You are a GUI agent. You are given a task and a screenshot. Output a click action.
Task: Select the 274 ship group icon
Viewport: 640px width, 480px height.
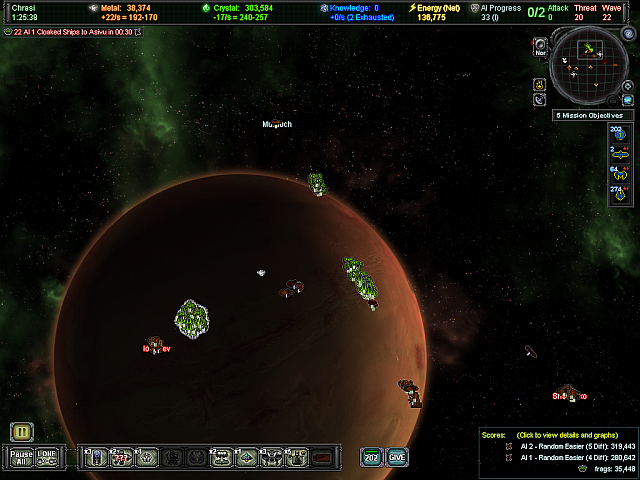click(617, 190)
